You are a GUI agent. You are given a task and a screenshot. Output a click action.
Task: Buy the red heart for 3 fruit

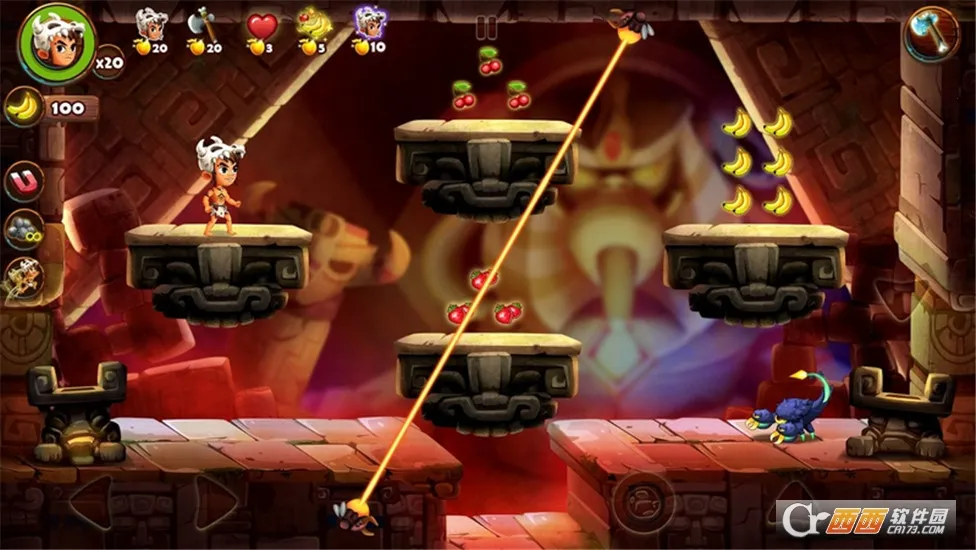[x=262, y=25]
